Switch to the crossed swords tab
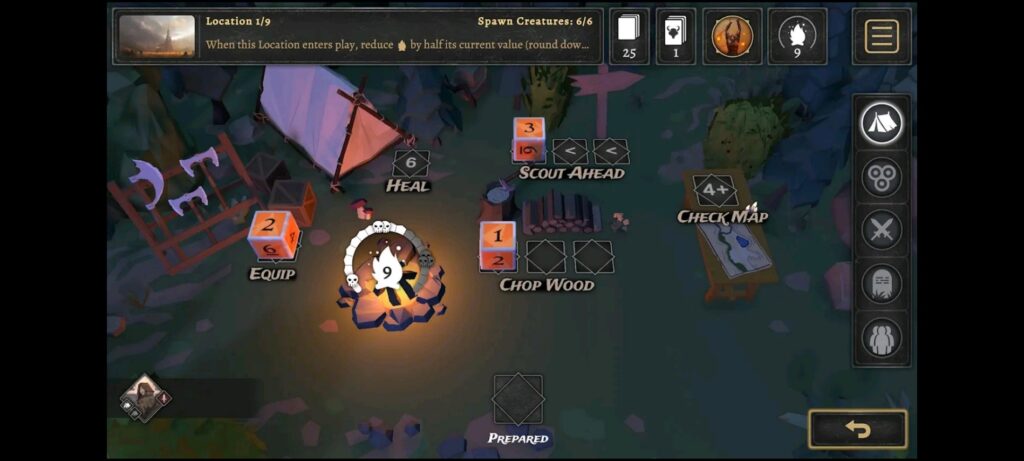Viewport: 1024px width, 461px height. click(881, 231)
